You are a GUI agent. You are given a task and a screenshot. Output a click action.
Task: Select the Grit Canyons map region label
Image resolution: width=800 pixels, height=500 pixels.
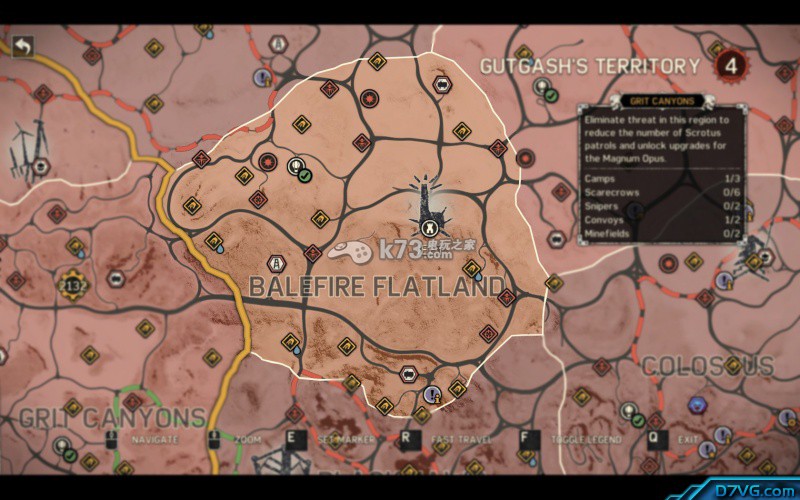click(112, 417)
